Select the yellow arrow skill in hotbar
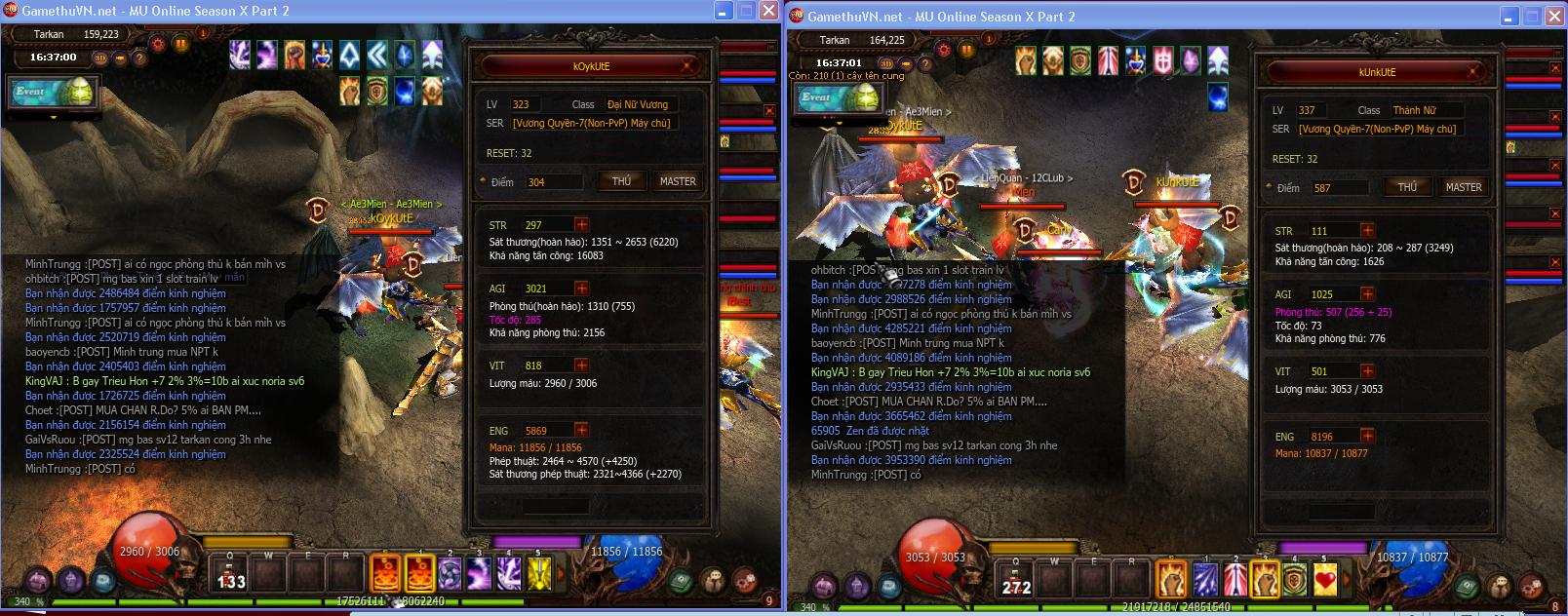The height and width of the screenshot is (616, 1568). [539, 574]
